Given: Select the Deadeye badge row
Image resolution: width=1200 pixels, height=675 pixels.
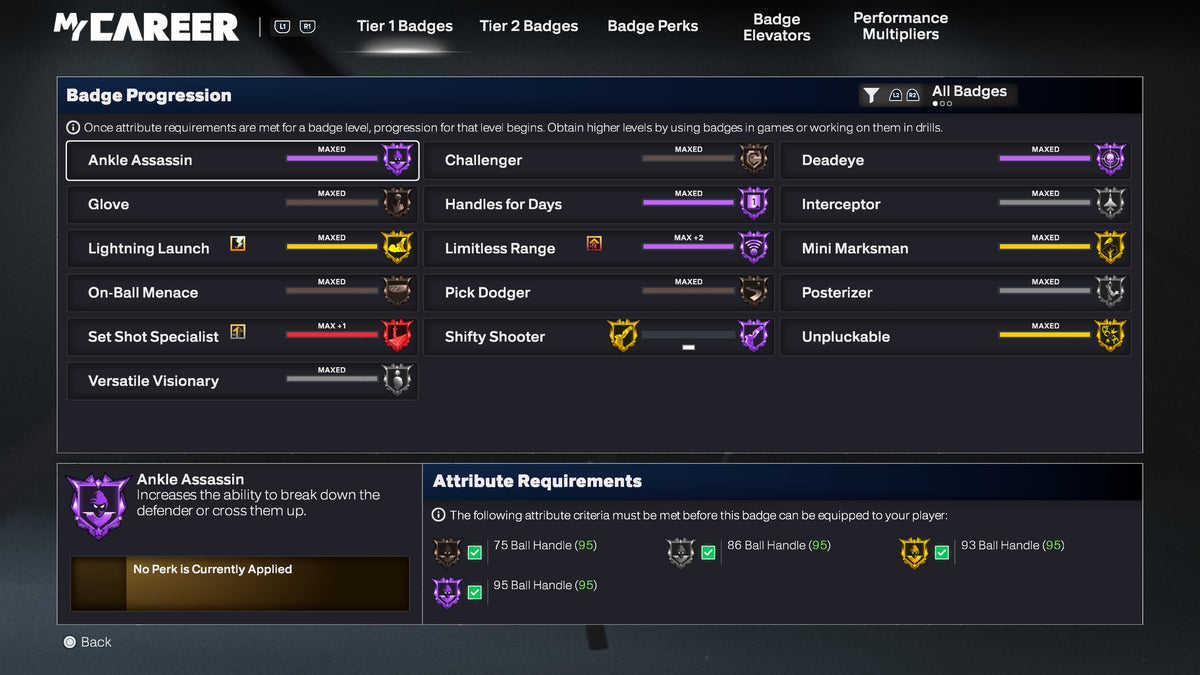Looking at the screenshot, I should [x=955, y=160].
